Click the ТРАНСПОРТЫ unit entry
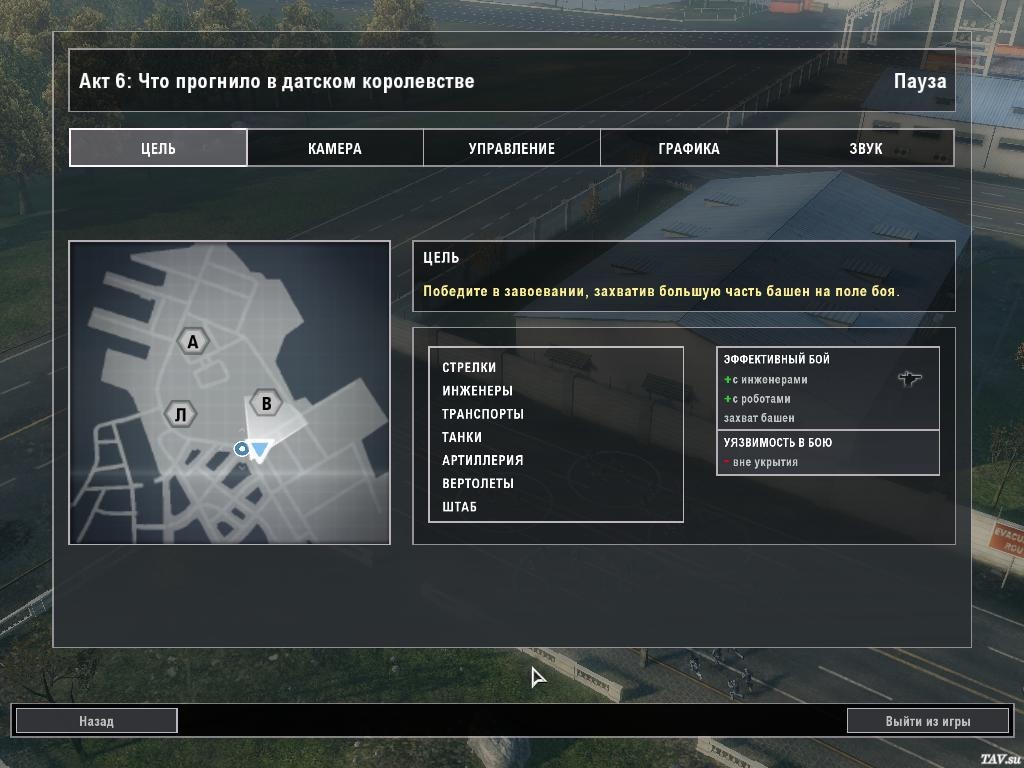The height and width of the screenshot is (768, 1024). (x=483, y=414)
